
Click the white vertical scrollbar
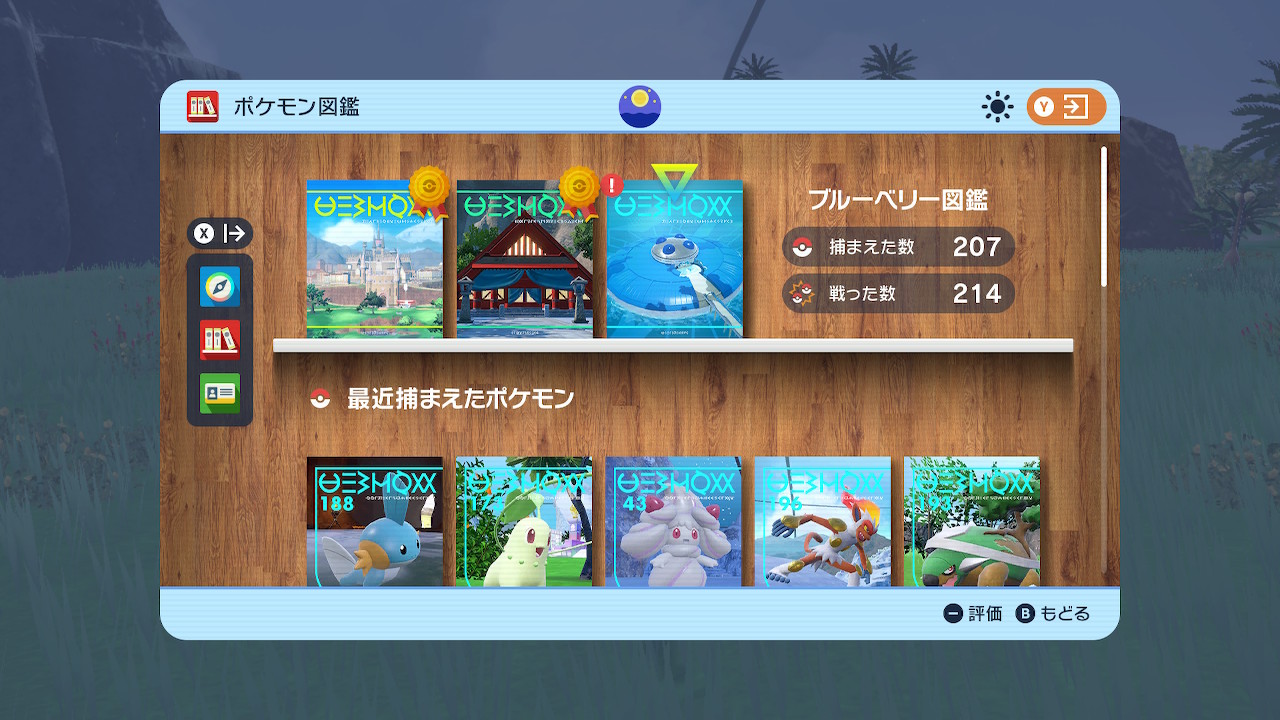pos(1104,217)
